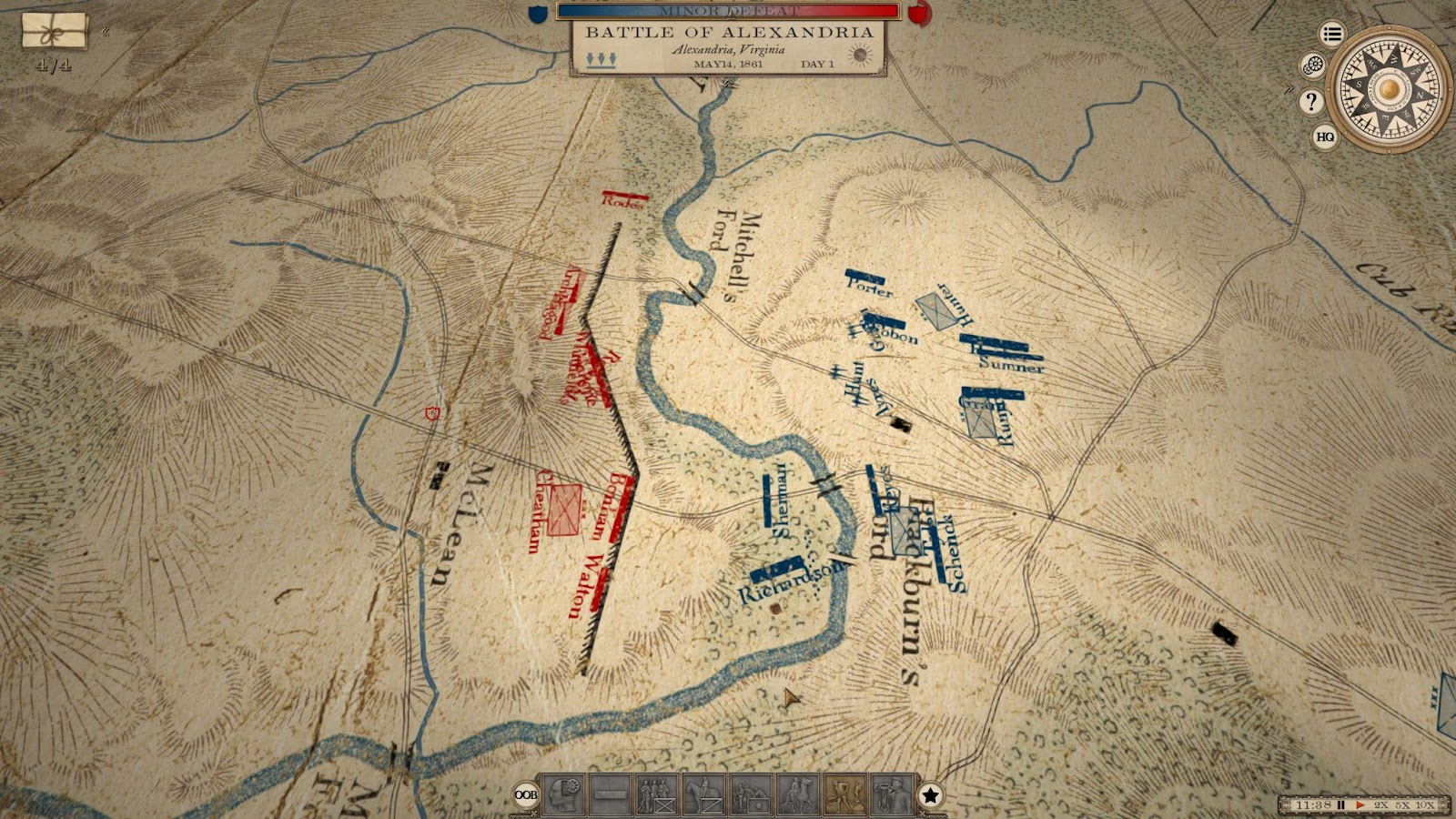The image size is (1456, 819).
Task: Select the head-with-gear AI toolbar button
Action: (564, 795)
